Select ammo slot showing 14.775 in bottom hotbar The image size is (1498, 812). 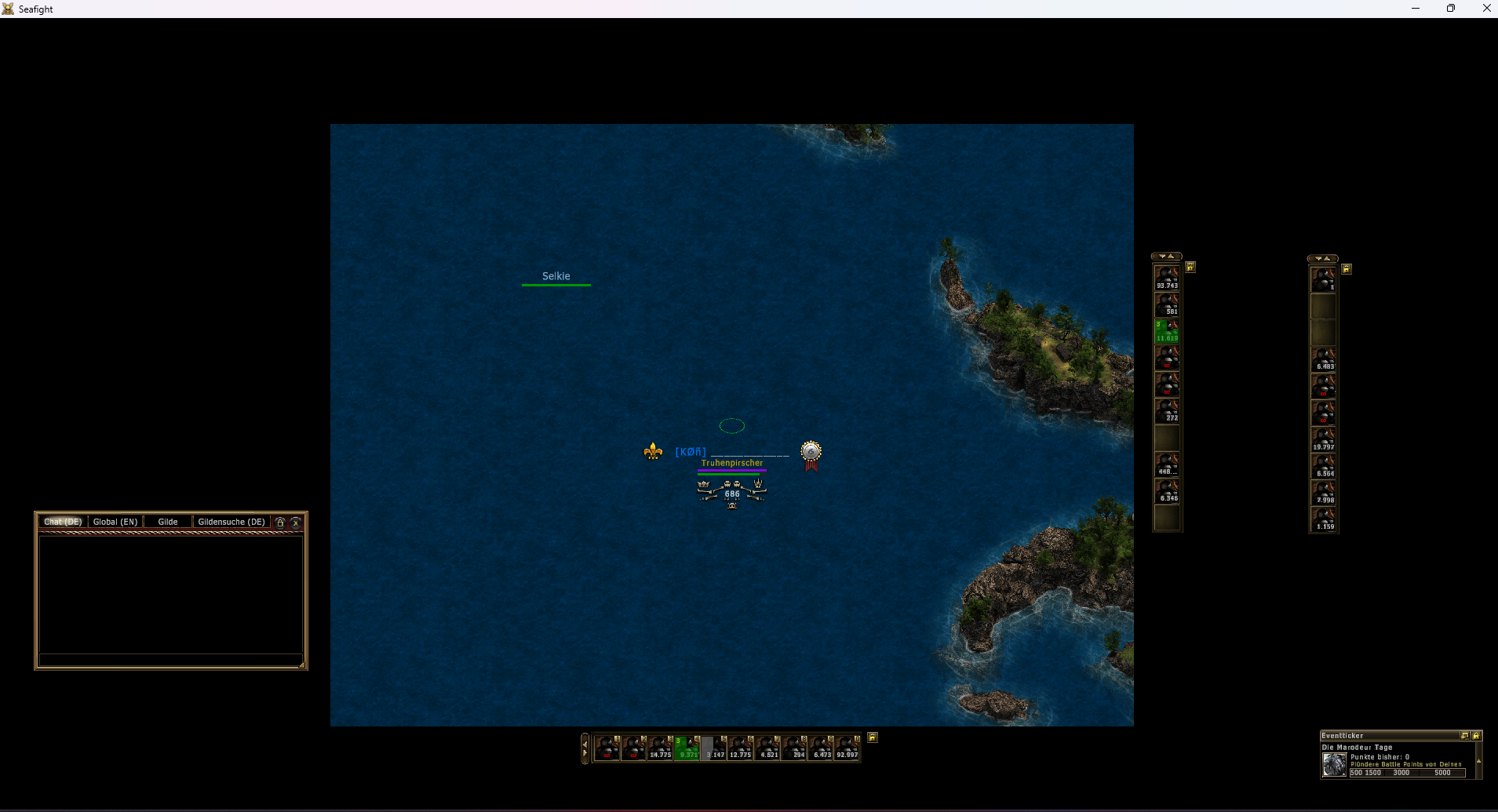pos(660,748)
